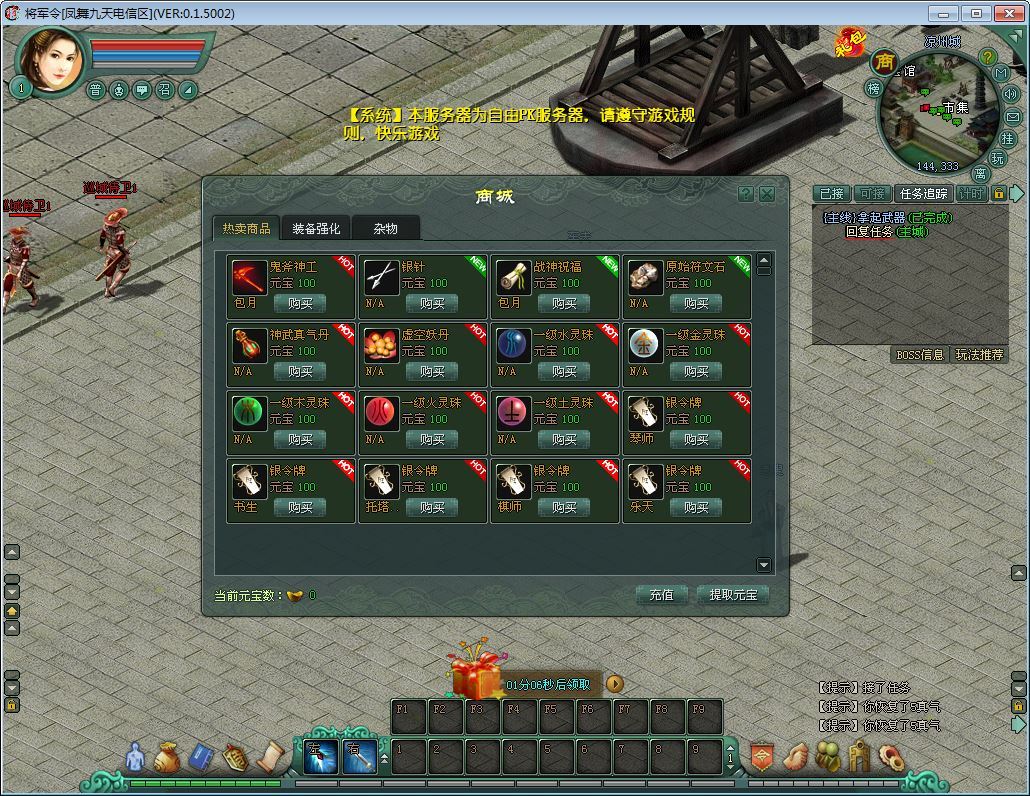Close the 商城 shop window
Viewport: 1030px width, 796px height.
[x=767, y=194]
